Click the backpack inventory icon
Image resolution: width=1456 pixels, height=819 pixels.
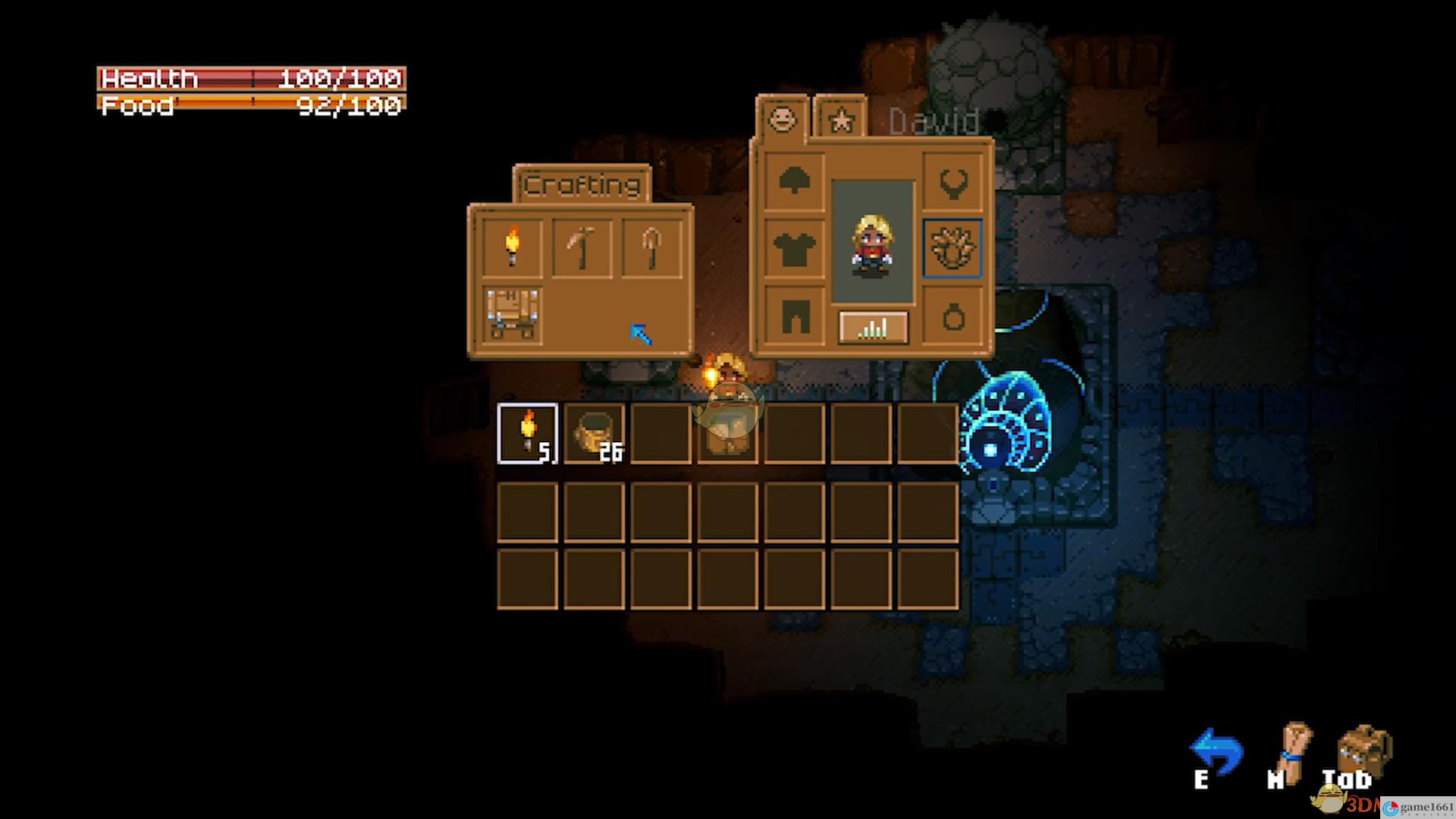click(x=1364, y=751)
